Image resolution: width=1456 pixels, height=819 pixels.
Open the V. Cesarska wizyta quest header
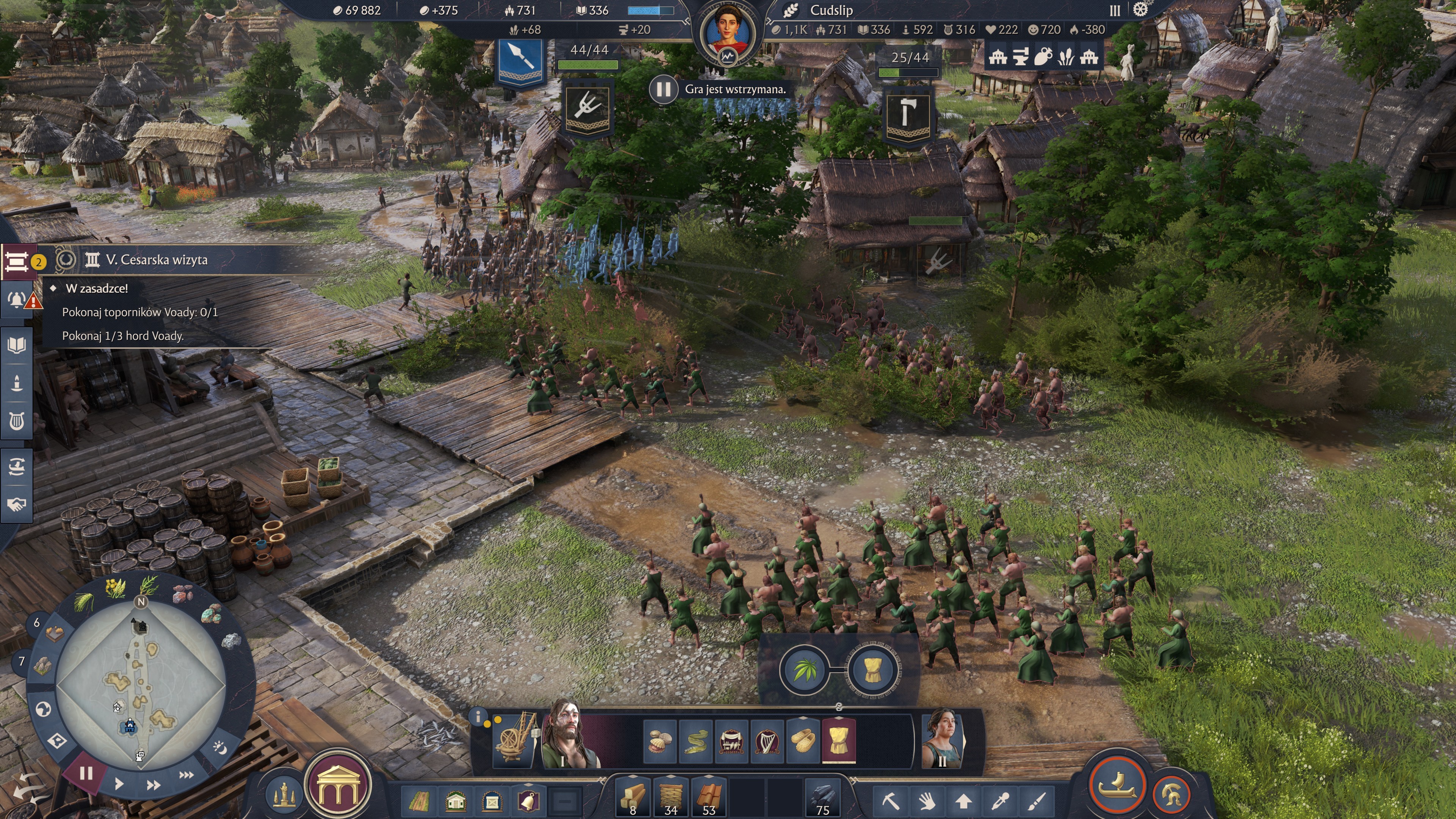pos(157,260)
